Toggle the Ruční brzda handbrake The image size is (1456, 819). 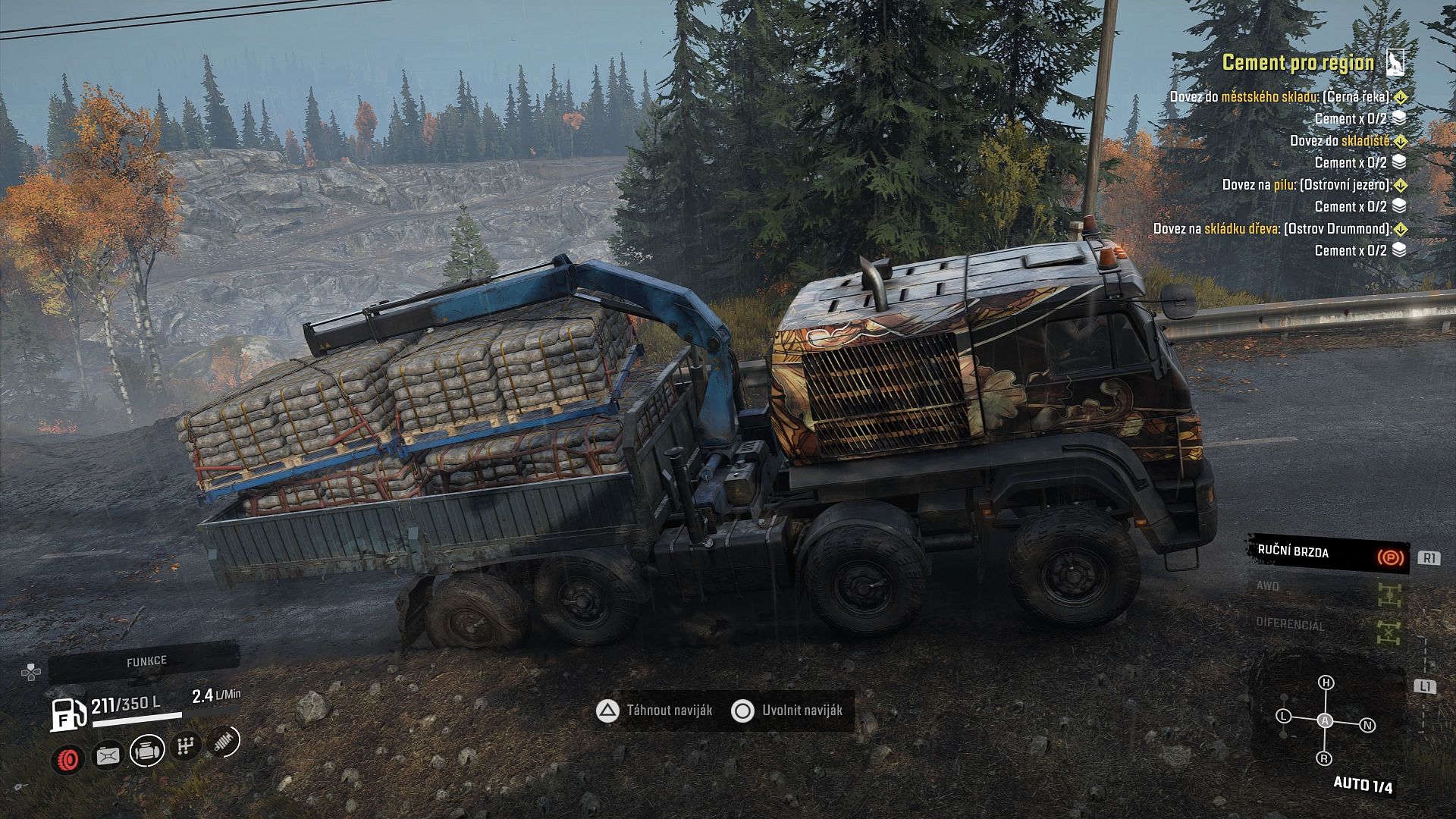1329,554
